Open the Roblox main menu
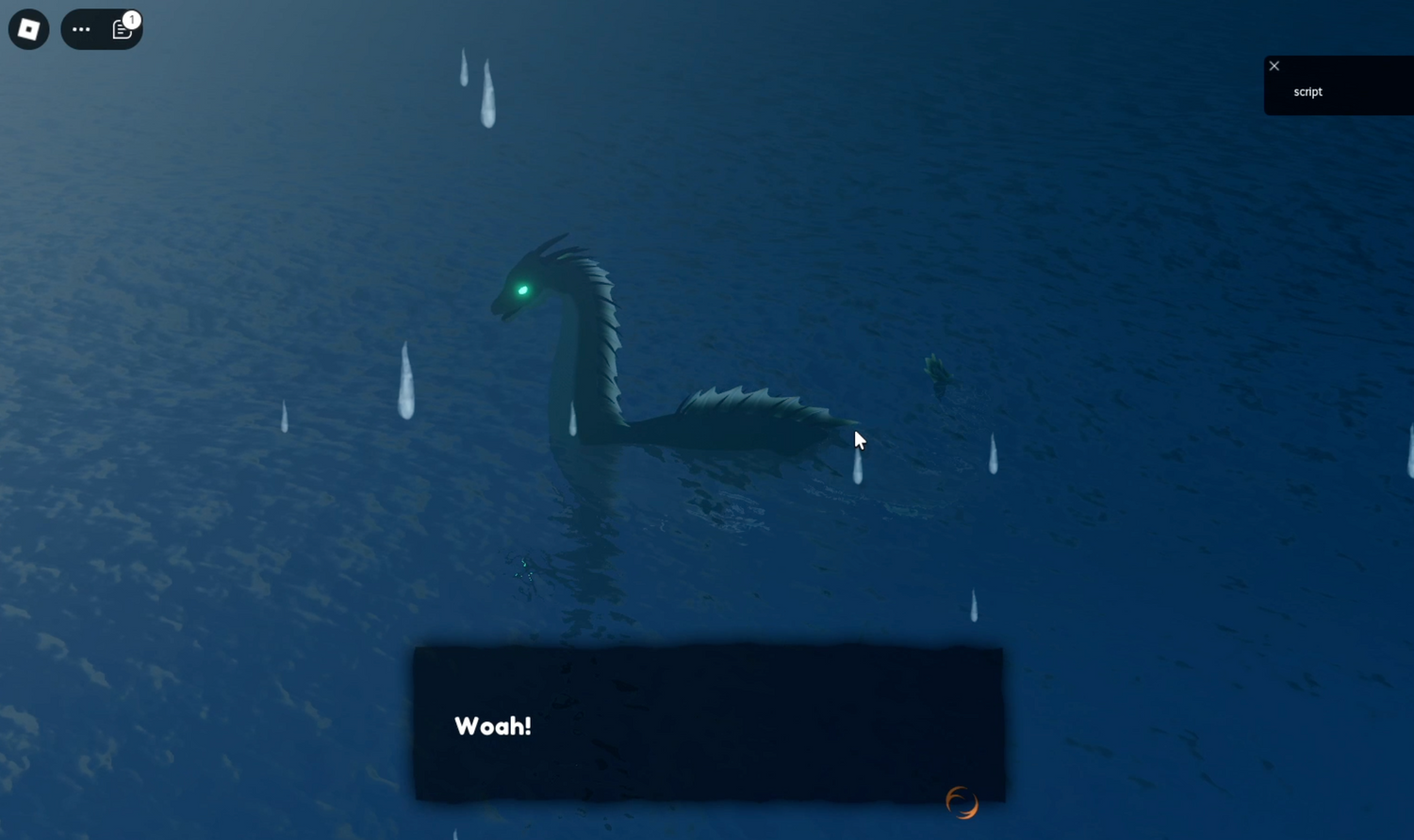 (28, 29)
